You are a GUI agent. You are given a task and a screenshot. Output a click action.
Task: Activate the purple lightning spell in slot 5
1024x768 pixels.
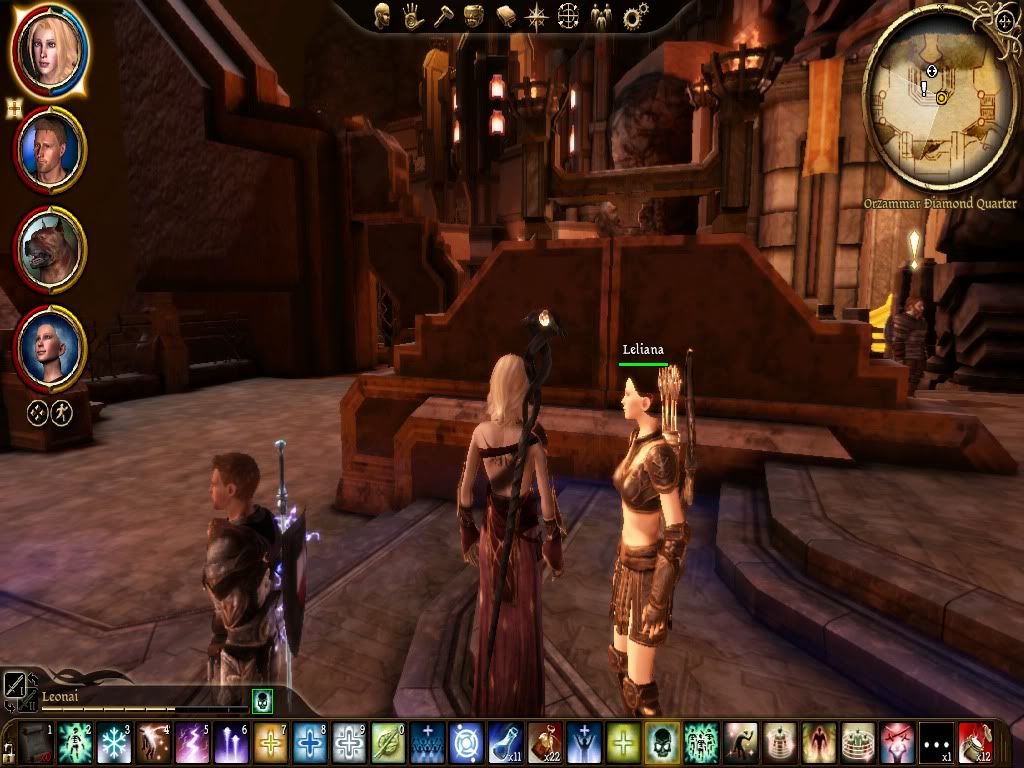click(x=192, y=743)
